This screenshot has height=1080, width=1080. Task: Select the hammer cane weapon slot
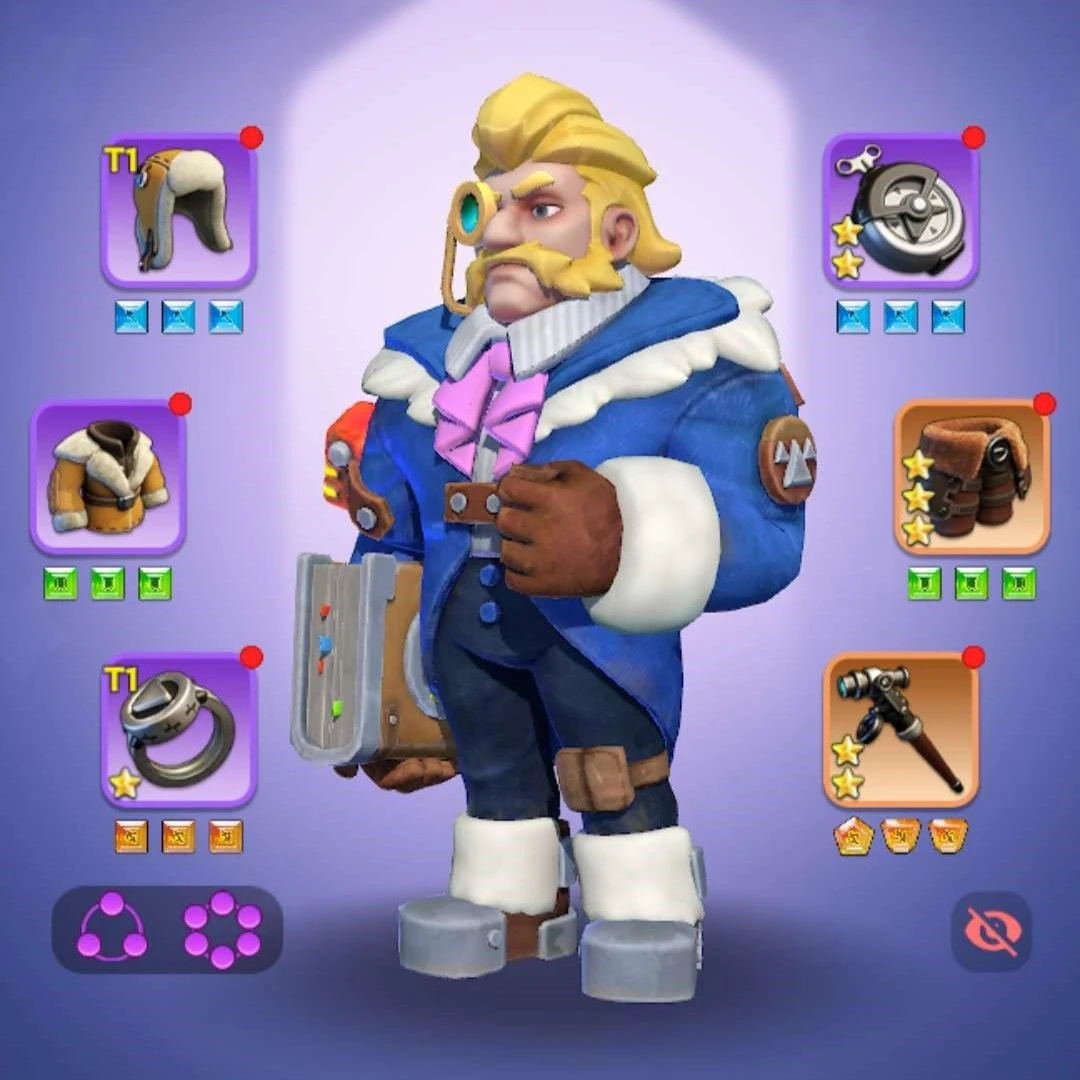tap(900, 729)
